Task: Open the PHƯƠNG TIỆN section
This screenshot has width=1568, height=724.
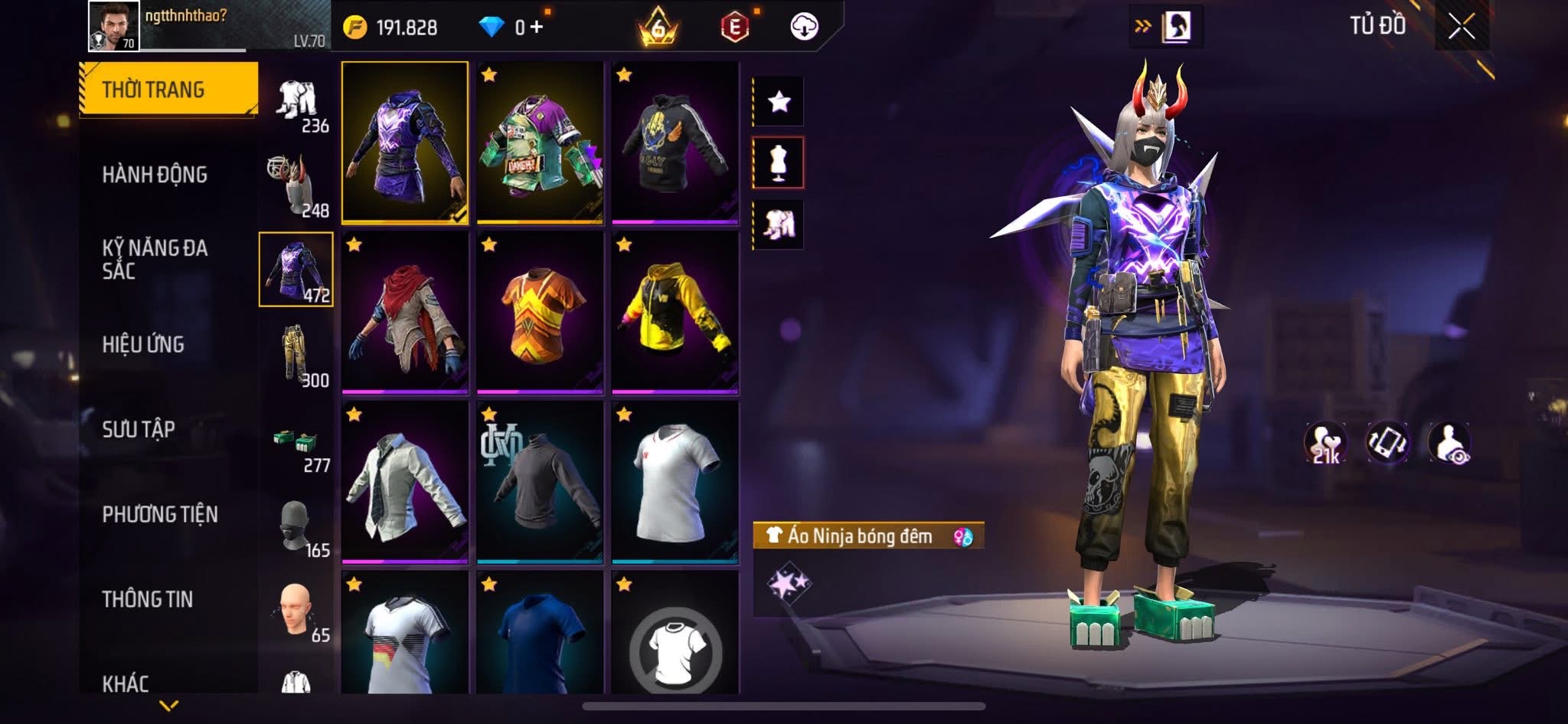Action: pos(160,514)
